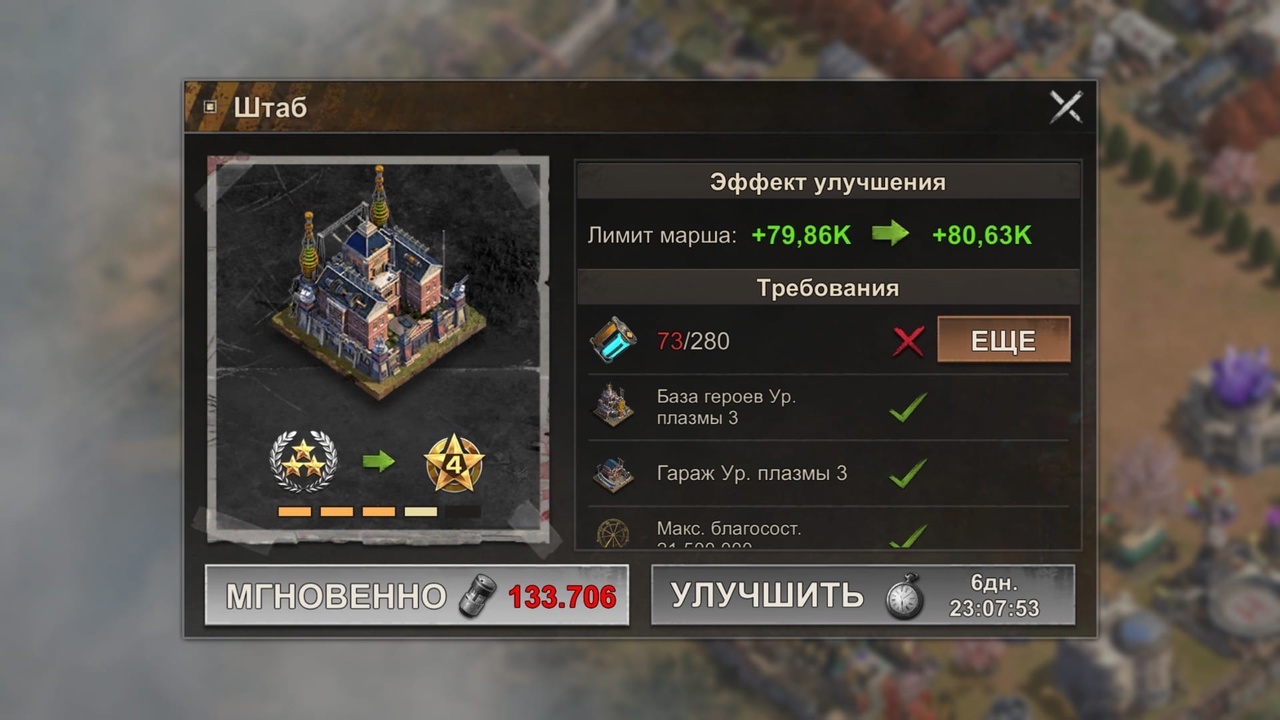Open the Макс. благосост. wheel icon
The image size is (1280, 720).
click(x=614, y=533)
